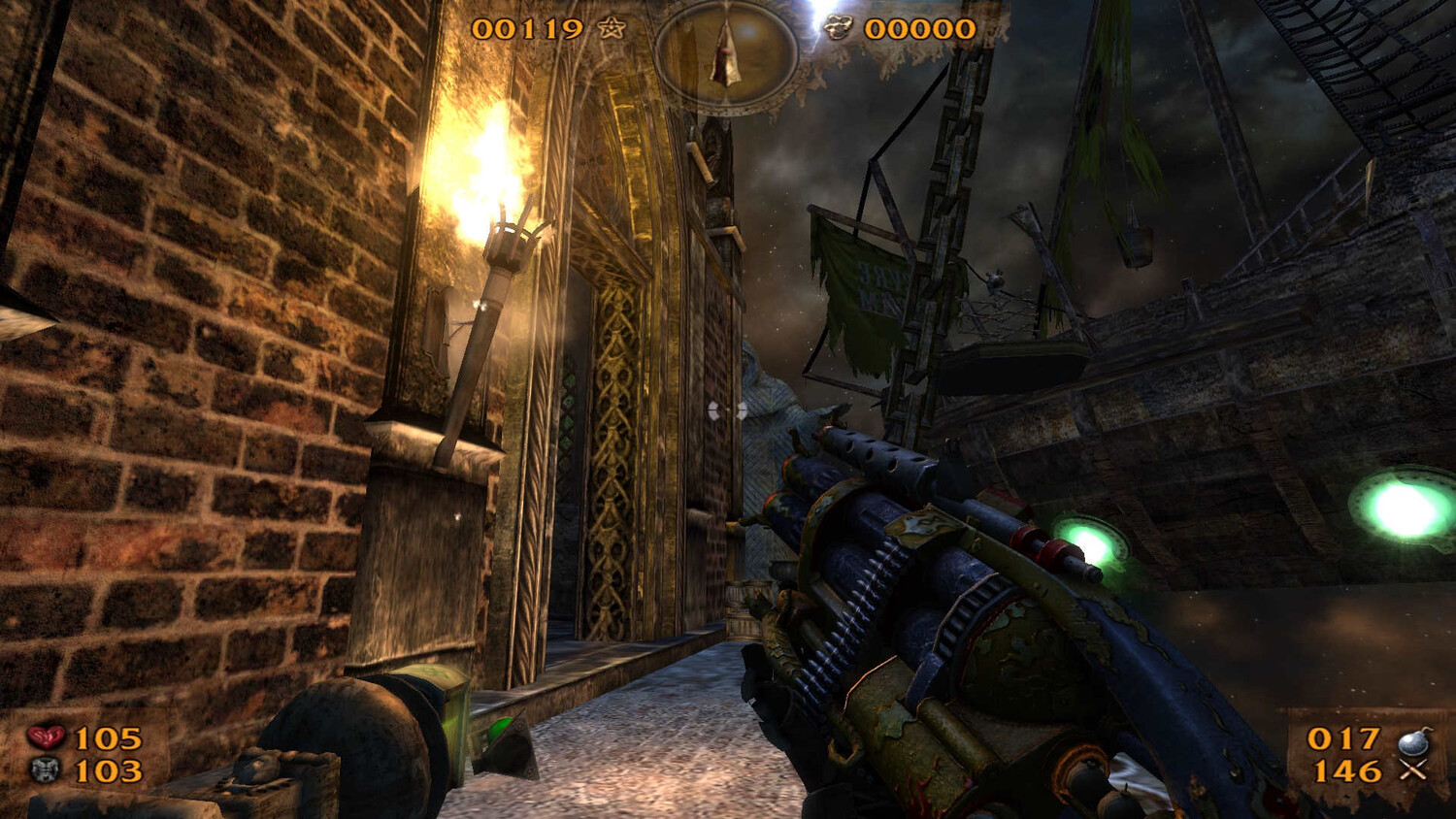Click the armor helmet icon
This screenshot has width=1456, height=819.
coord(45,771)
